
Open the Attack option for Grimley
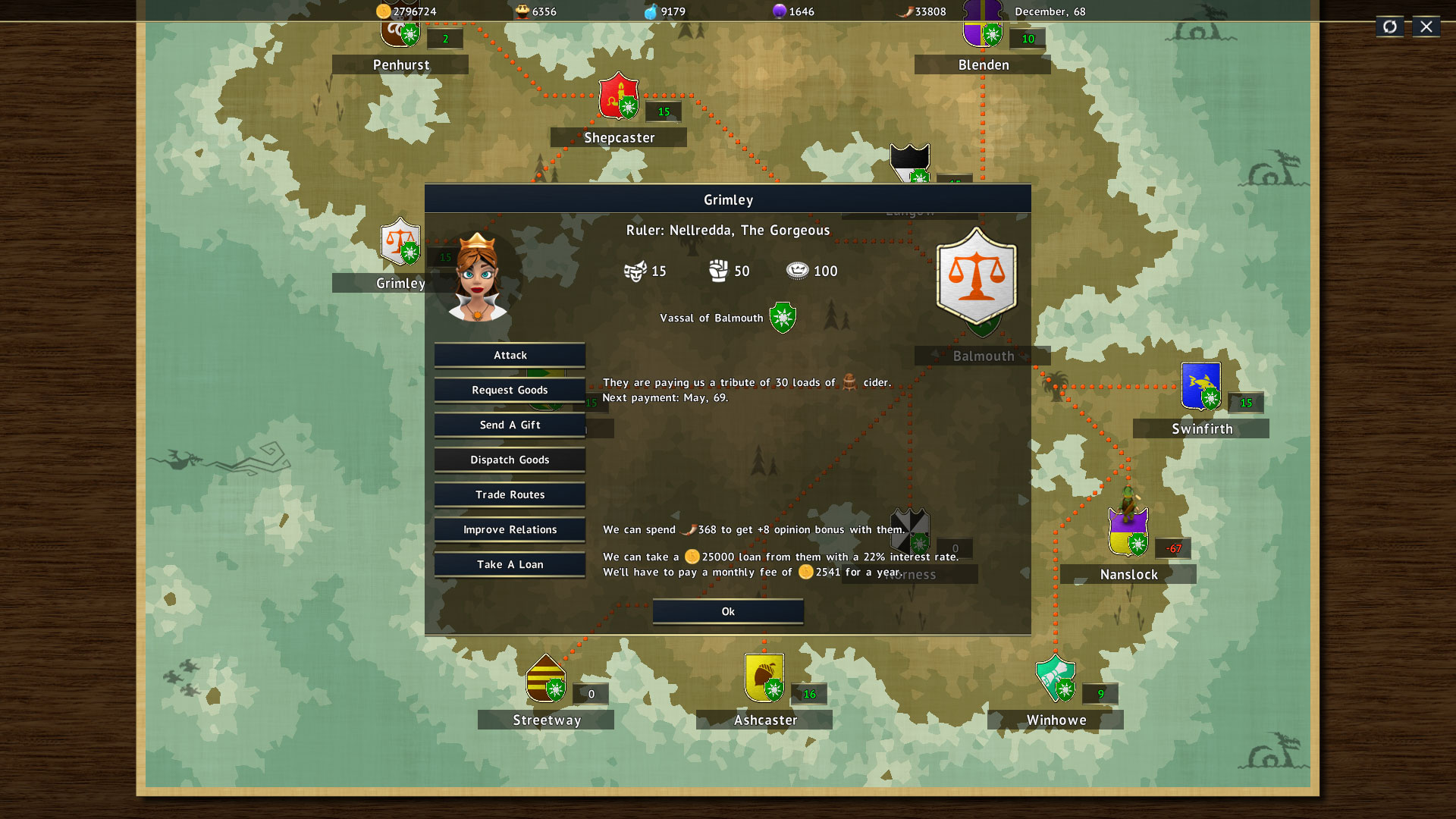tap(510, 355)
